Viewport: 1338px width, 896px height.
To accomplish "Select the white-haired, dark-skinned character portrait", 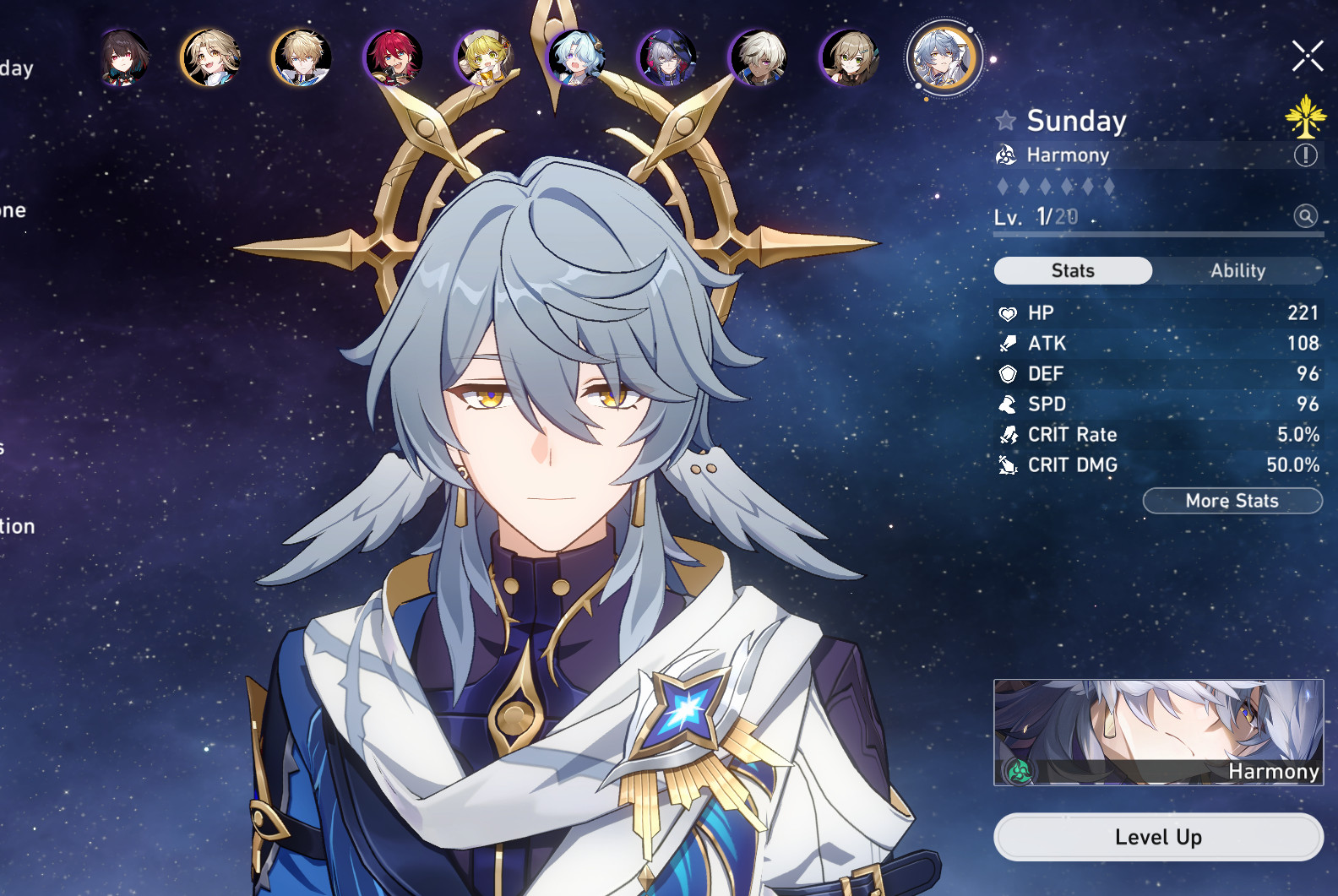I will point(758,57).
